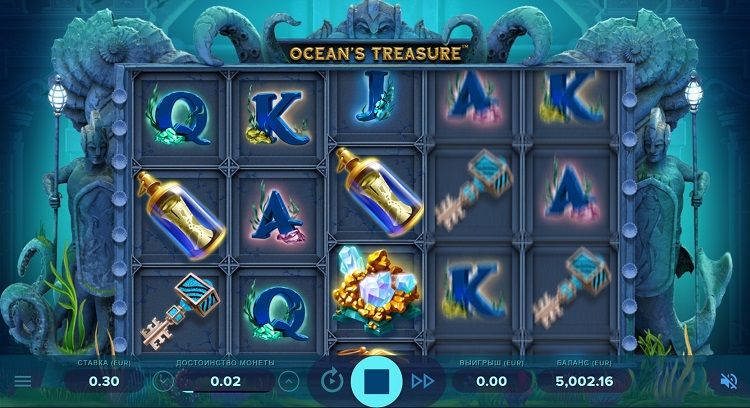Decrease the coin value

pyautogui.click(x=164, y=381)
